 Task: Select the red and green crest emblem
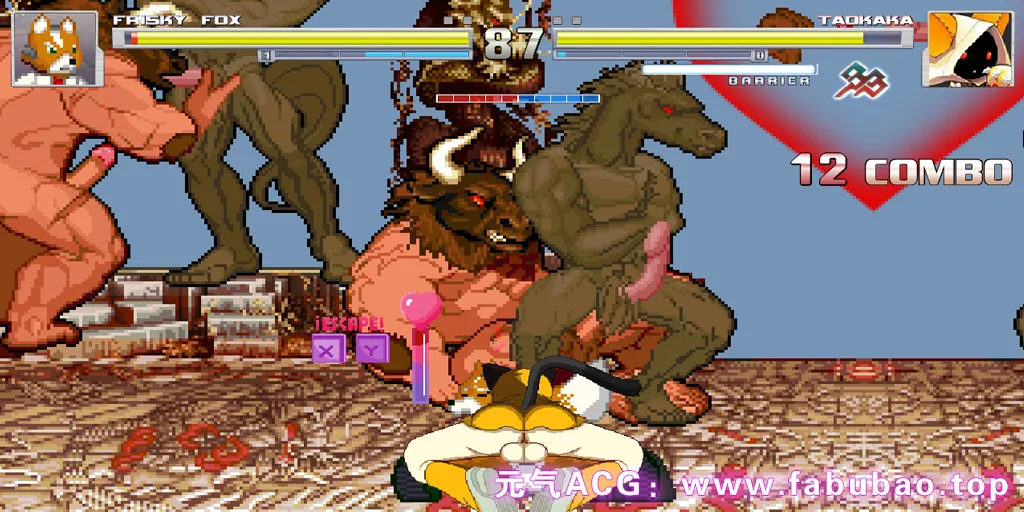coord(862,82)
